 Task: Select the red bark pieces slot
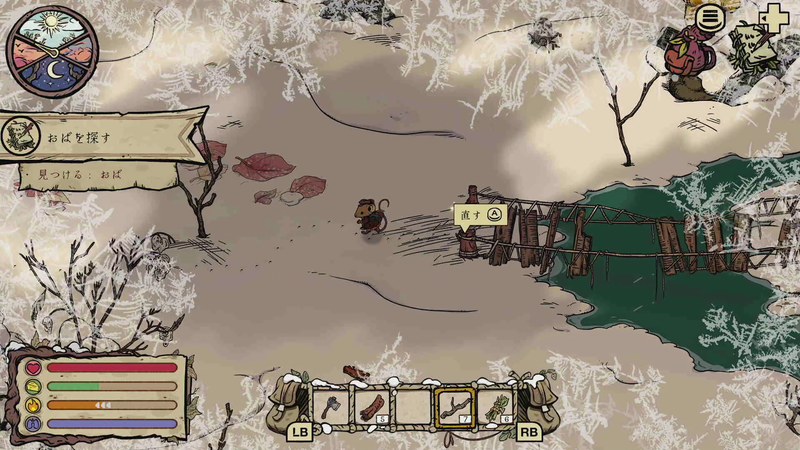[371, 407]
